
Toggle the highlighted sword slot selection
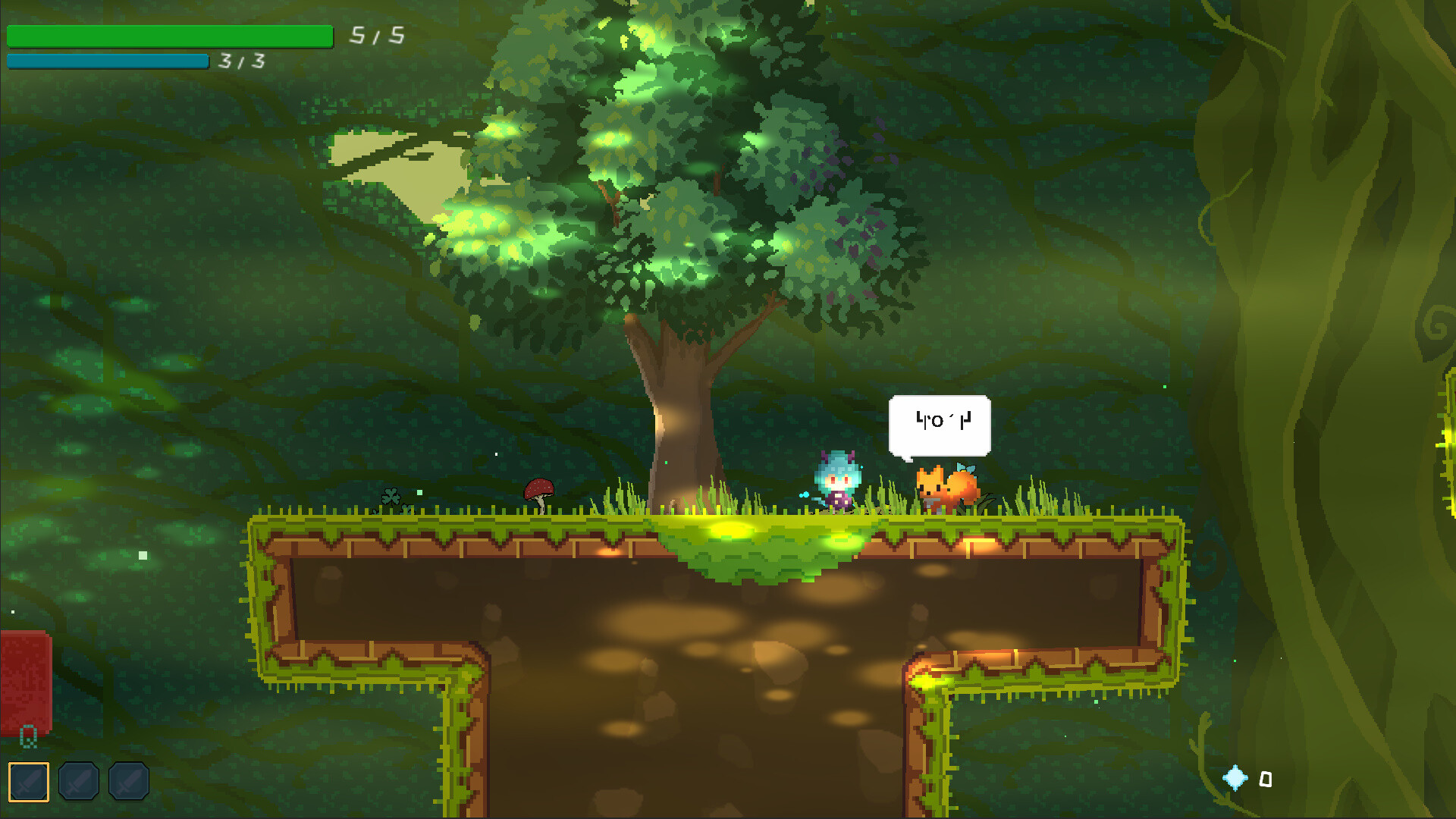tap(28, 780)
